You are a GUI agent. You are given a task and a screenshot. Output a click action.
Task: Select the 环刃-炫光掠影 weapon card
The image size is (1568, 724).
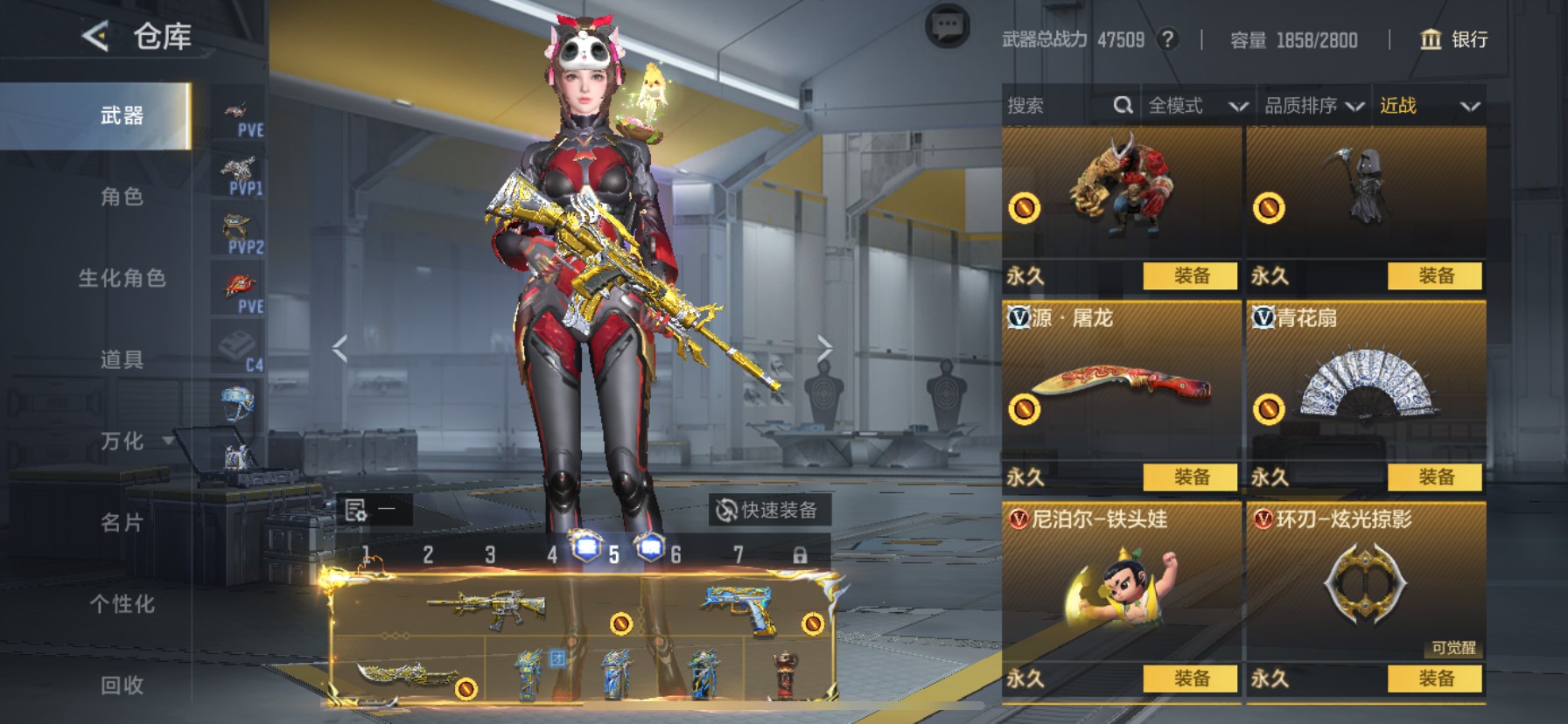(x=1365, y=584)
